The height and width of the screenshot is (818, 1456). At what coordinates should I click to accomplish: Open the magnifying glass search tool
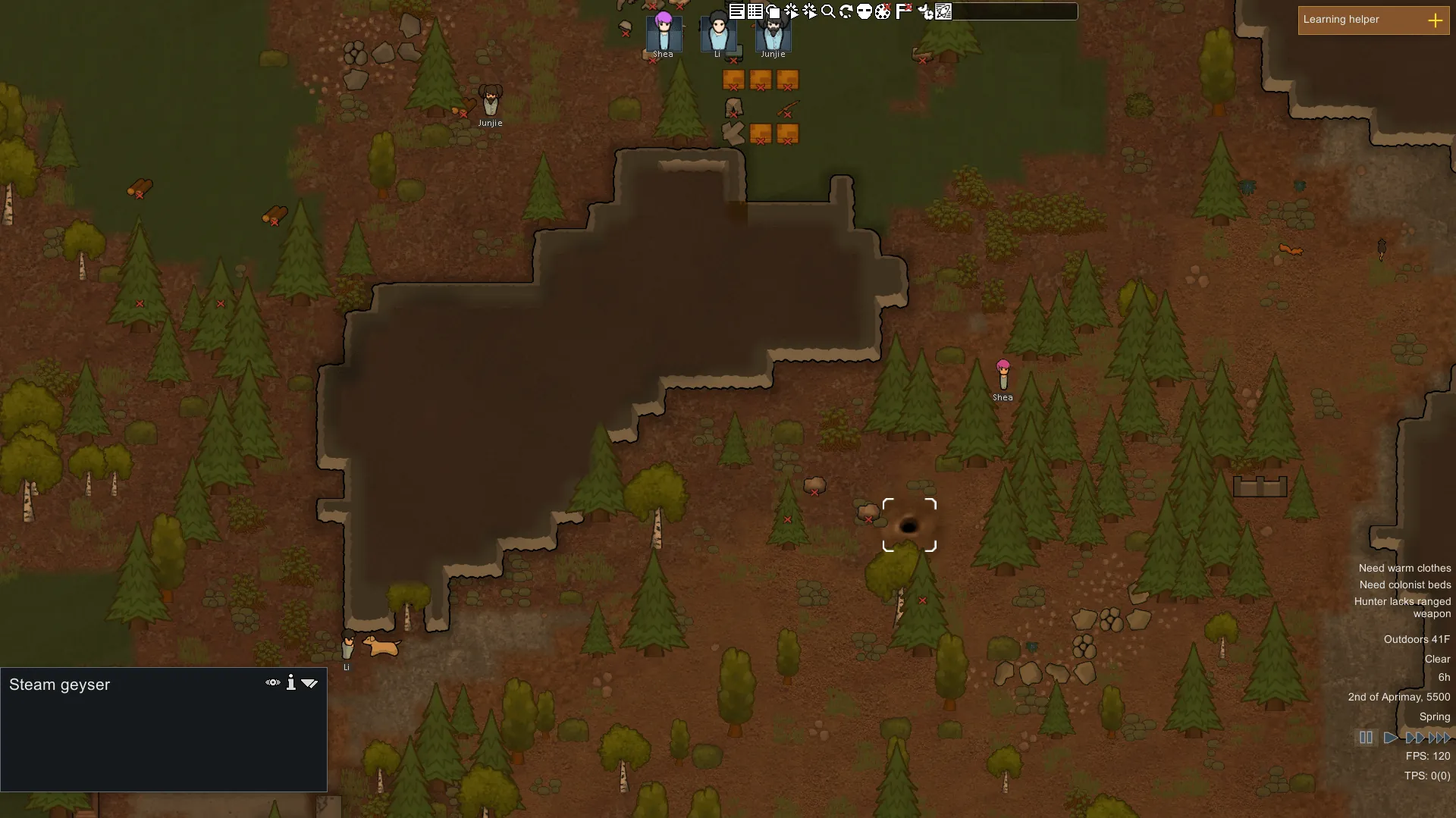pyautogui.click(x=828, y=11)
